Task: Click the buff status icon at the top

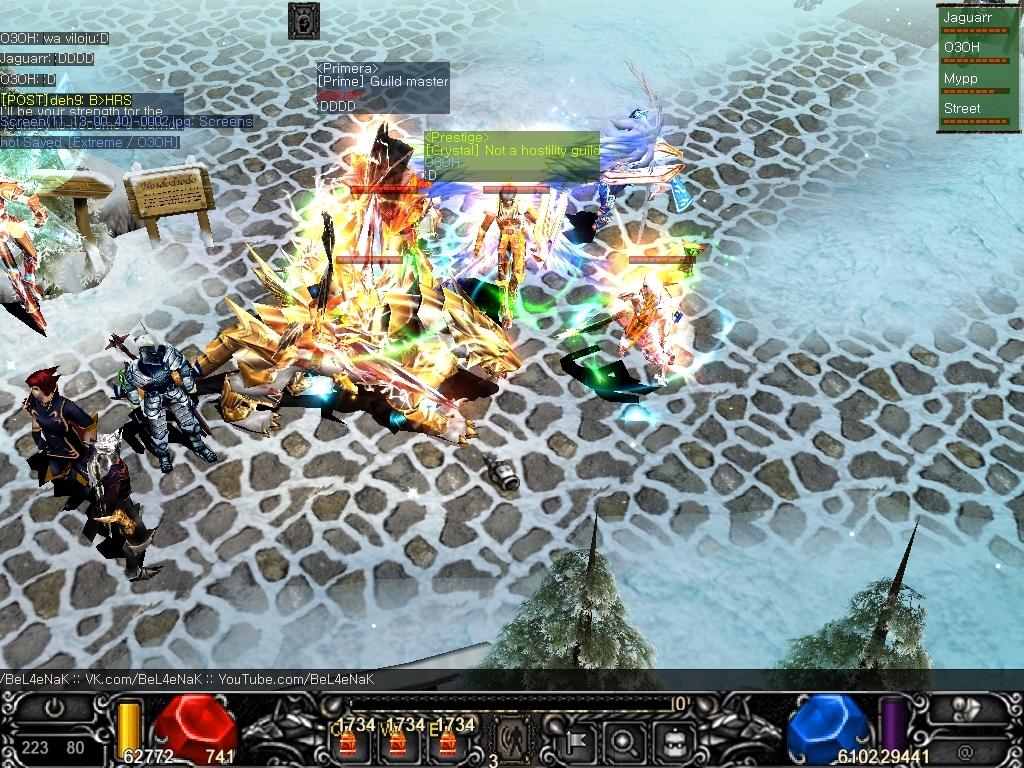Action: coord(303,20)
